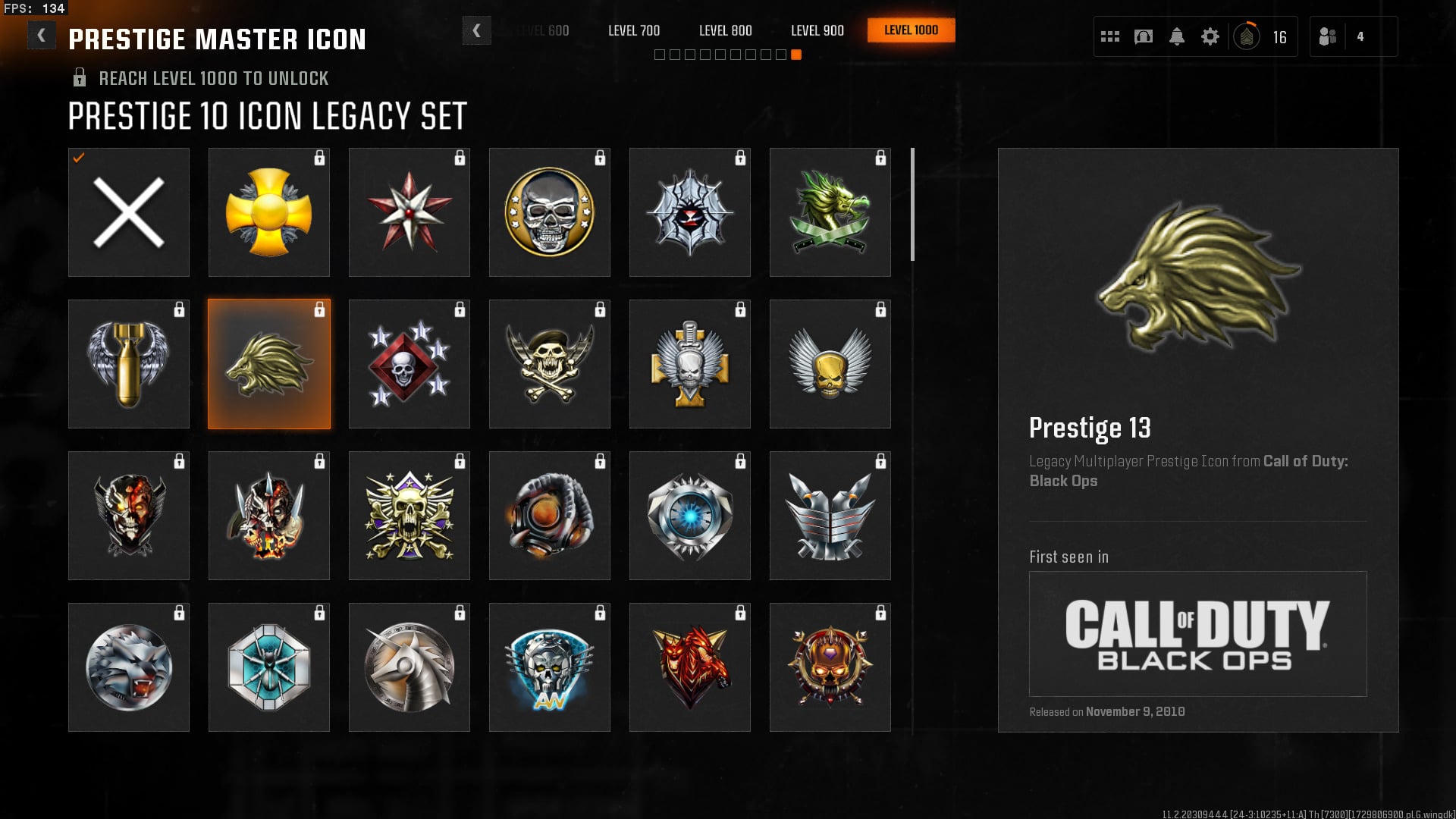
Task: Open the settings gear icon
Action: pyautogui.click(x=1210, y=36)
